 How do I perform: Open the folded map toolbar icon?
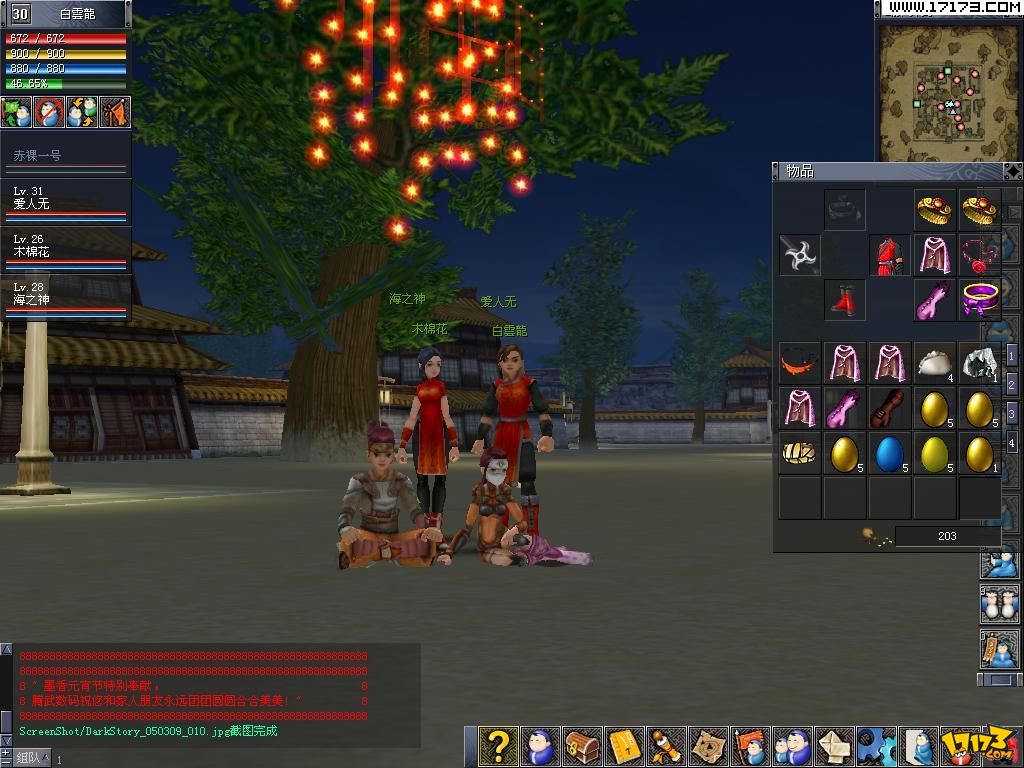pyautogui.click(x=709, y=746)
